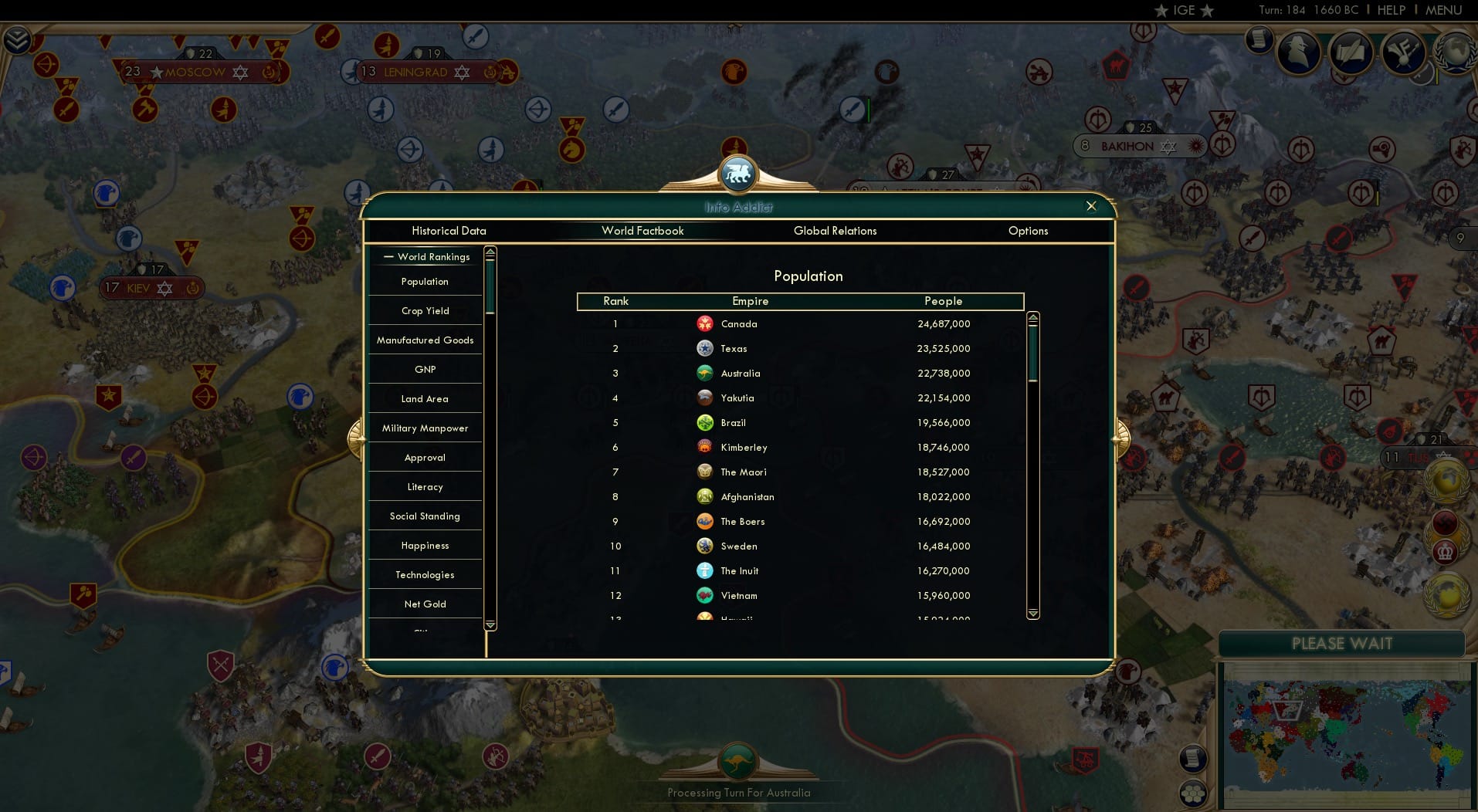Select the Population ranking in the sidebar
The height and width of the screenshot is (812, 1478).
click(x=424, y=282)
